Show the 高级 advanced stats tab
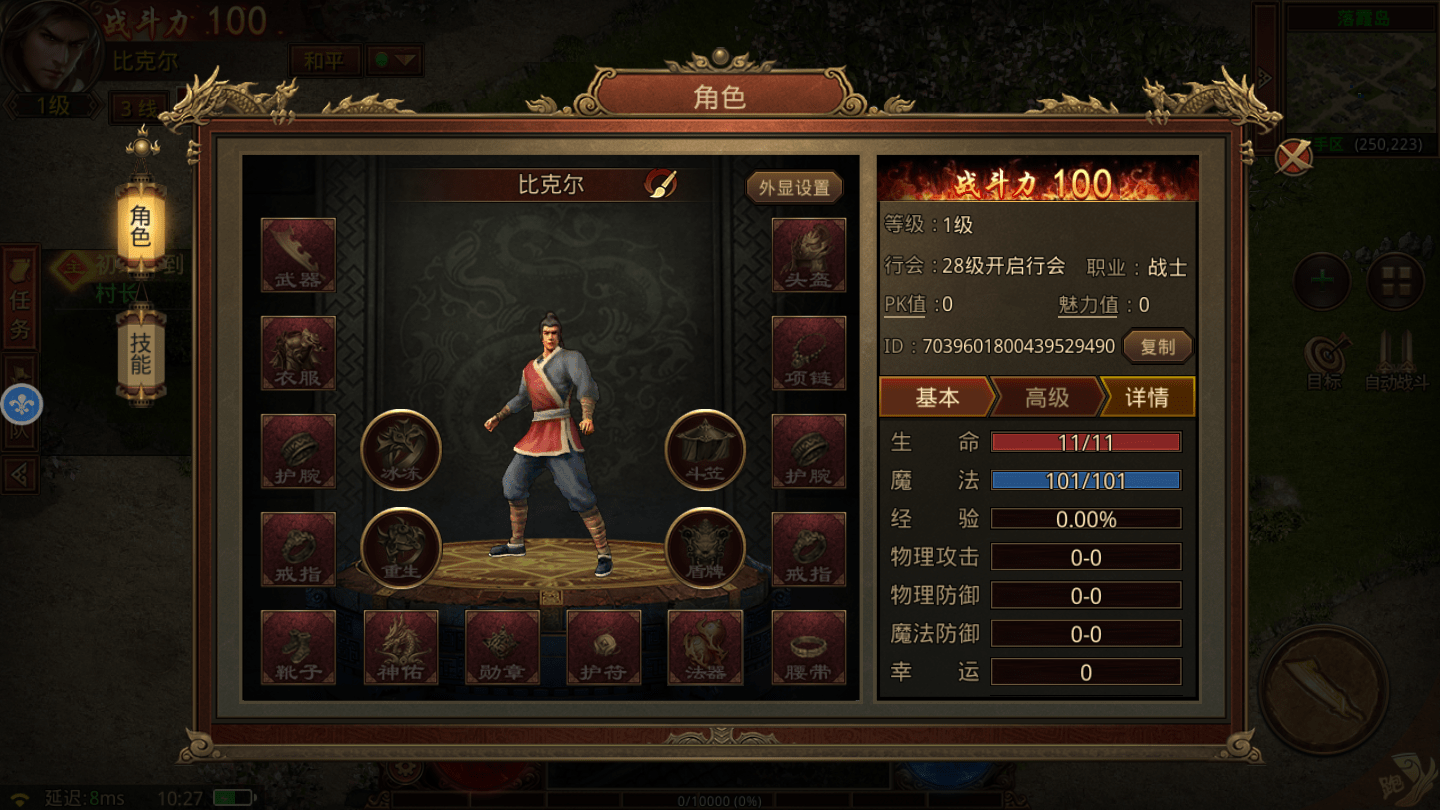1440x810 pixels. point(1046,397)
